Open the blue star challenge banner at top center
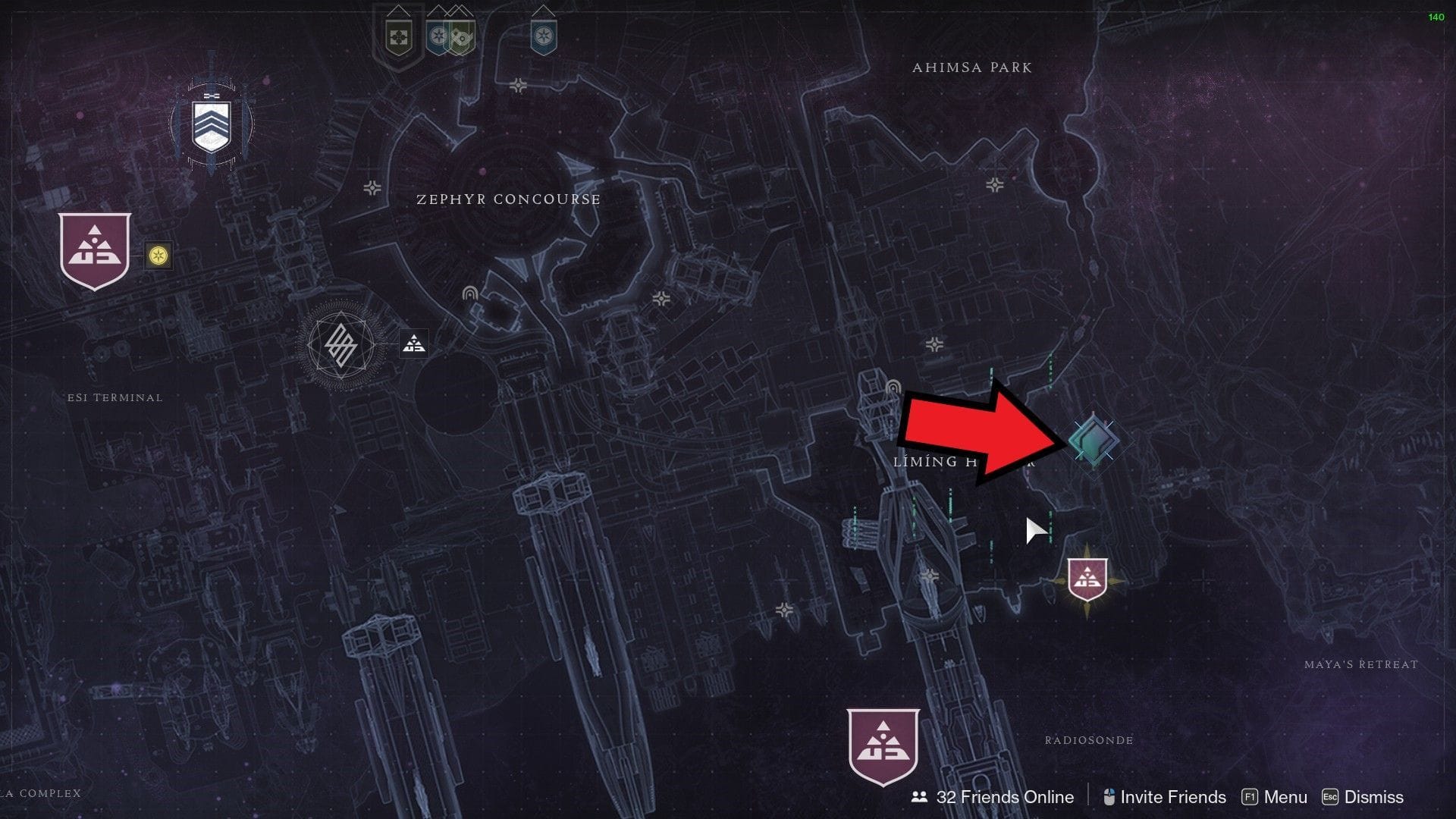Screen dimensions: 1456x819 438,36
